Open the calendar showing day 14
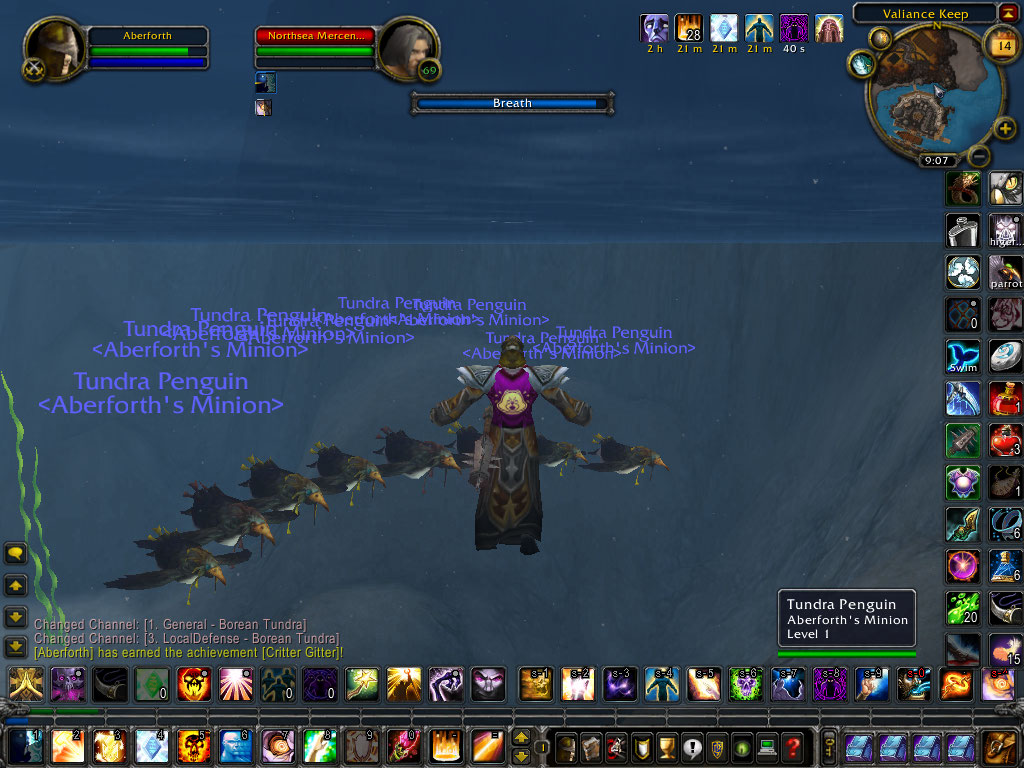Viewport: 1024px width, 768px height. [x=1001, y=44]
